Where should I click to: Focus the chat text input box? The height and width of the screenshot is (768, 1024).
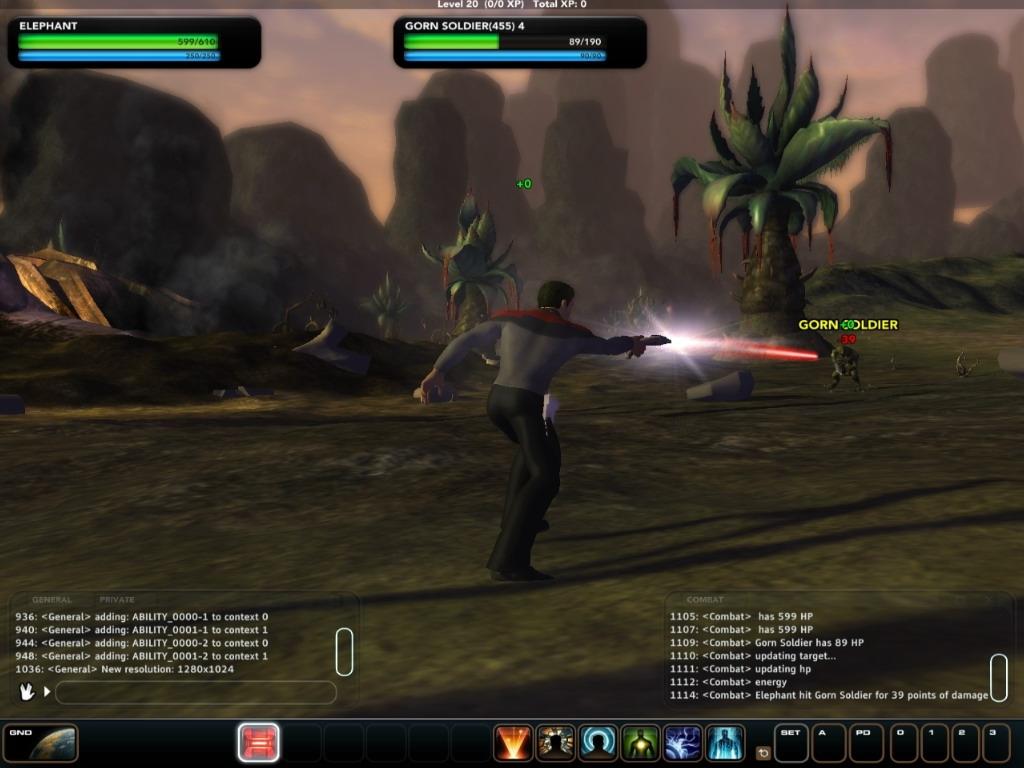tap(195, 692)
